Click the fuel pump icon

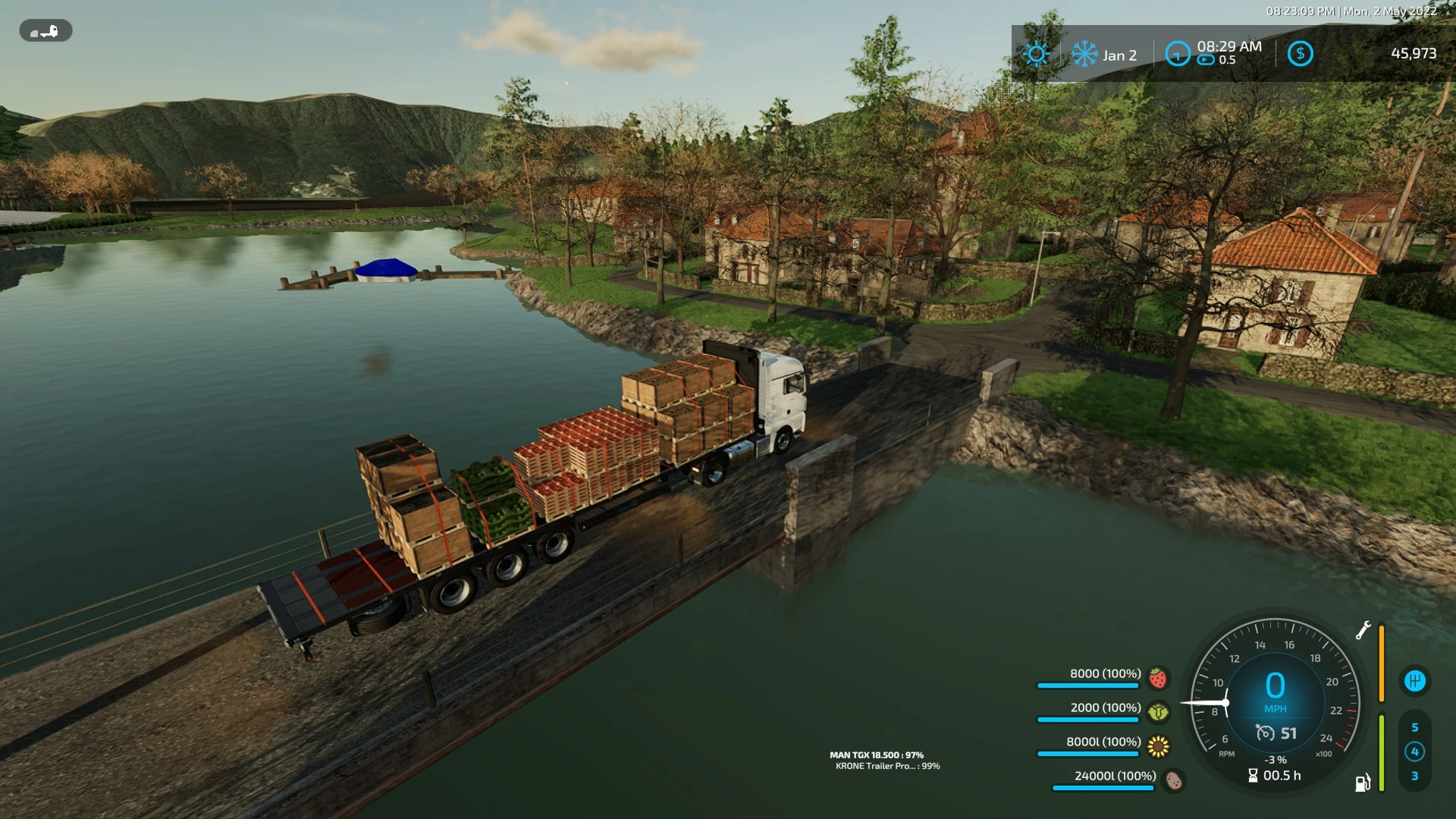pos(1363,783)
